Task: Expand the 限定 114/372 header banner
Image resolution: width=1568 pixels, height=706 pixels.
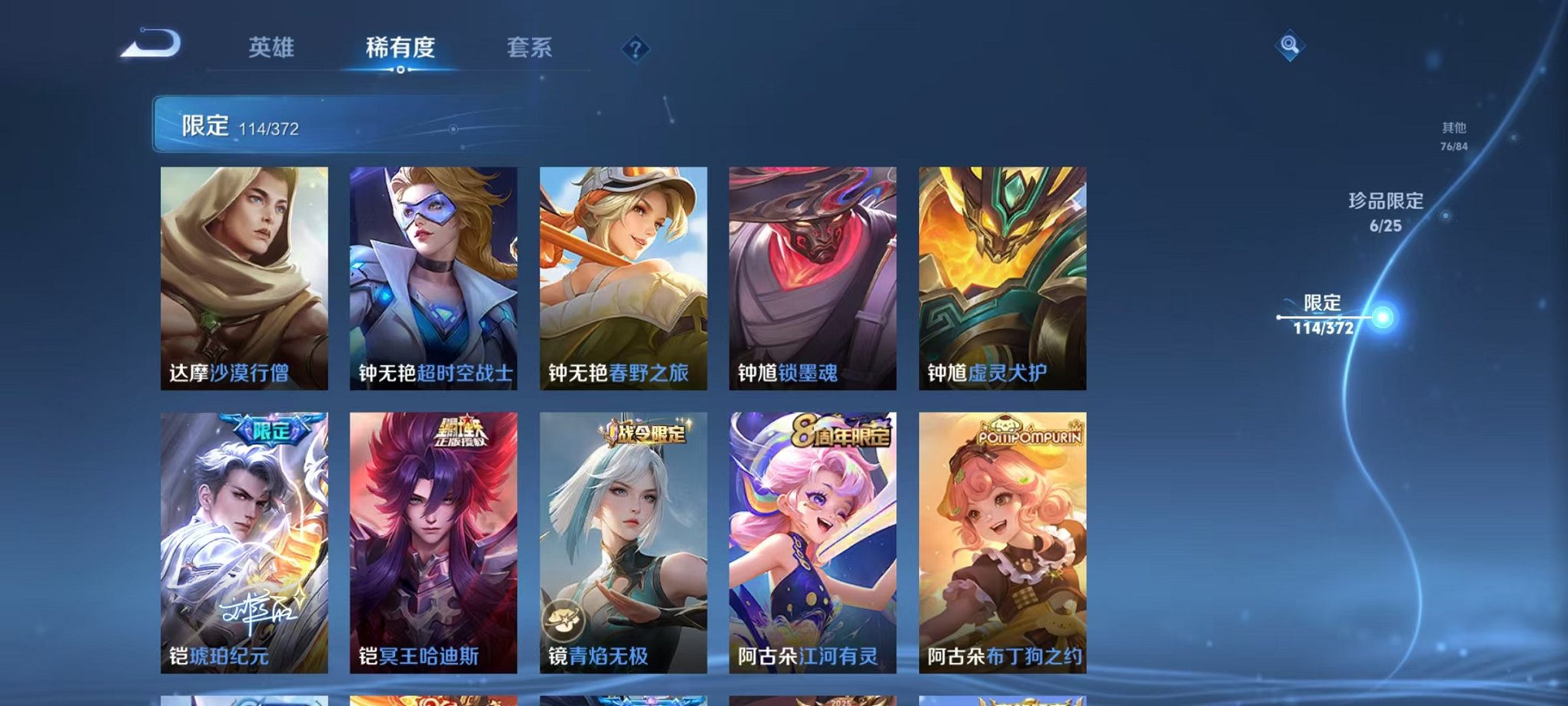Action: pyautogui.click(x=307, y=123)
